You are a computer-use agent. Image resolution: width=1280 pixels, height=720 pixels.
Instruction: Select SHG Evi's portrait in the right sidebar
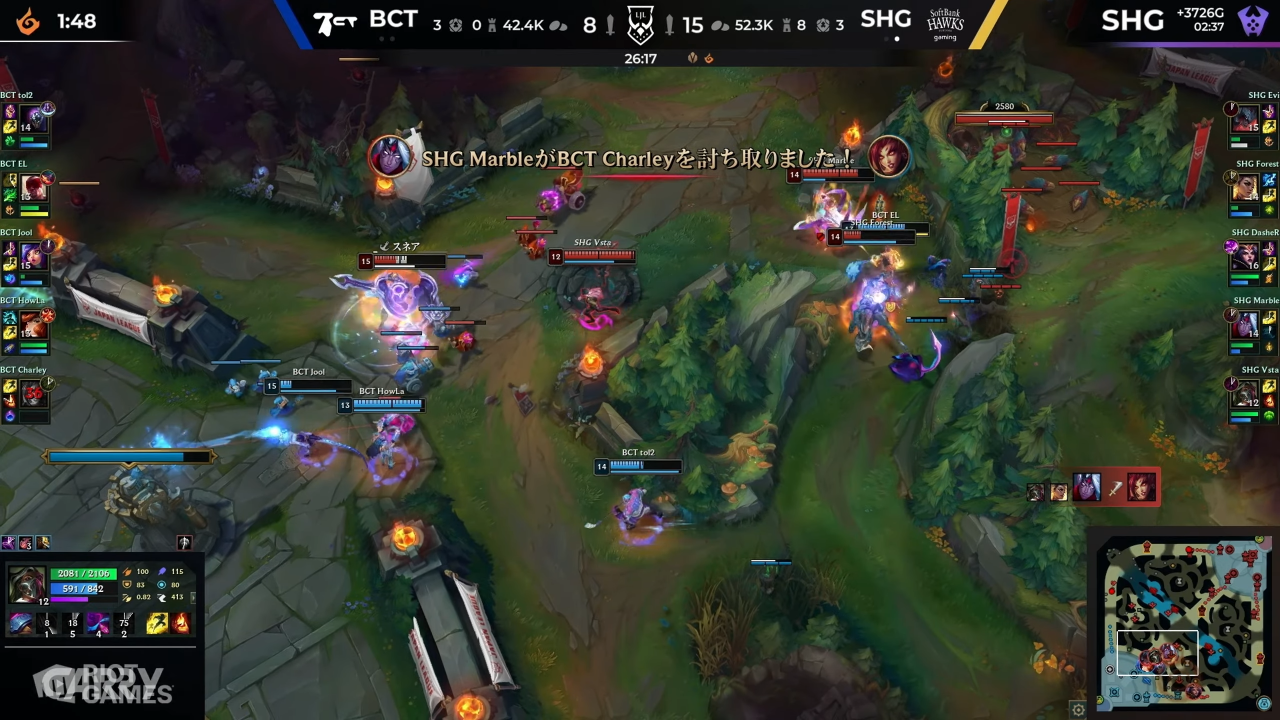pyautogui.click(x=1246, y=120)
